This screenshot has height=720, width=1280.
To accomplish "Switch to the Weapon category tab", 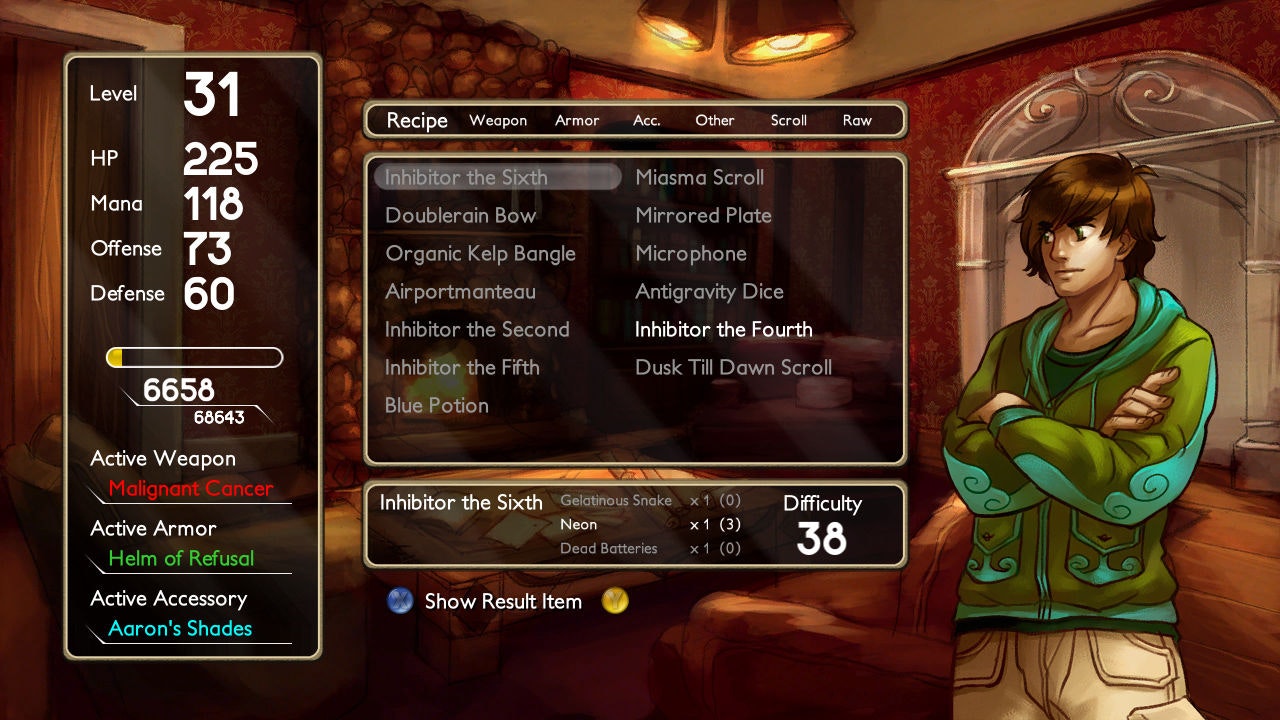I will pyautogui.click(x=498, y=121).
